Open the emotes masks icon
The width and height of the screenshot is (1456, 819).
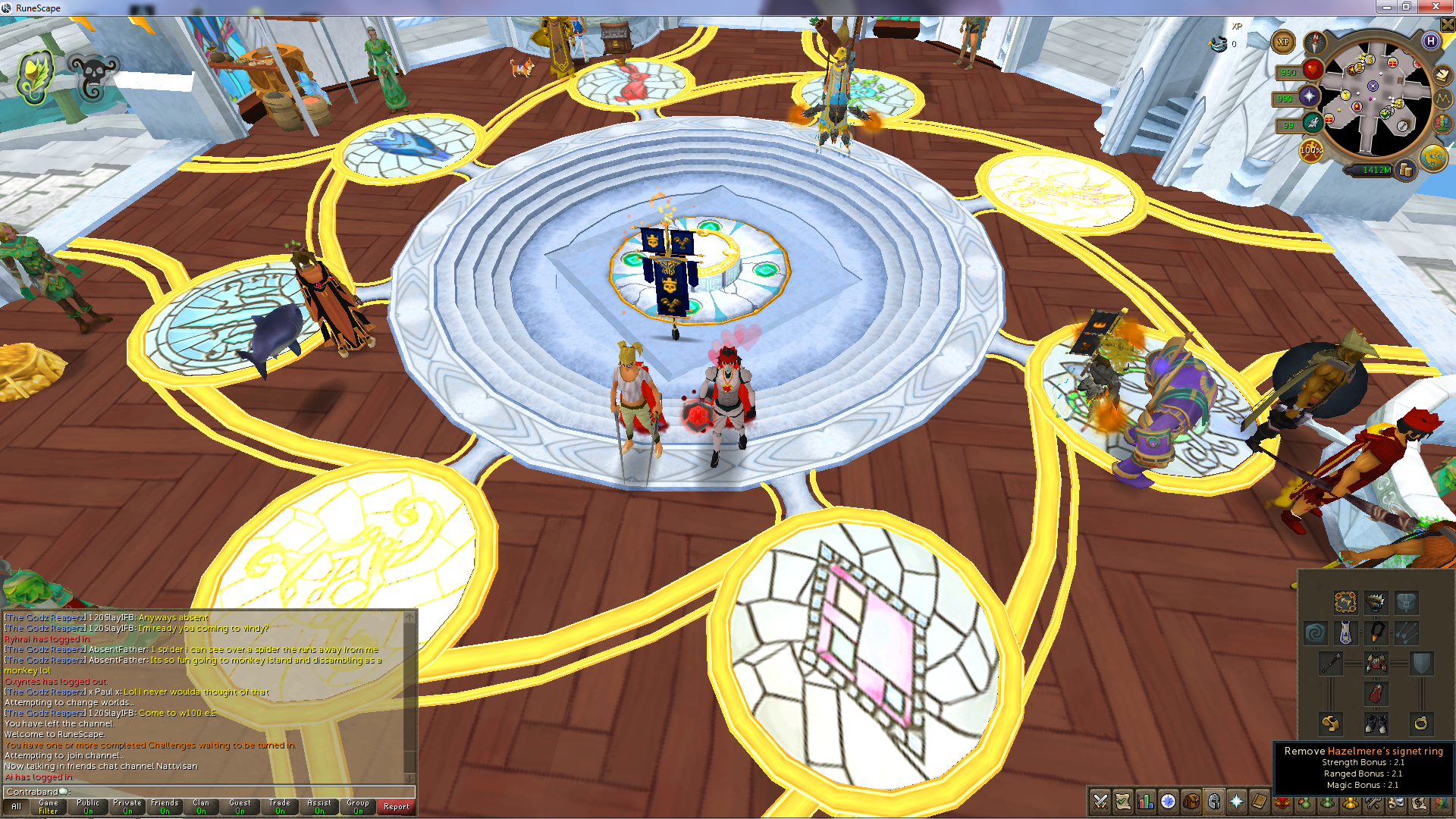coord(1398,804)
